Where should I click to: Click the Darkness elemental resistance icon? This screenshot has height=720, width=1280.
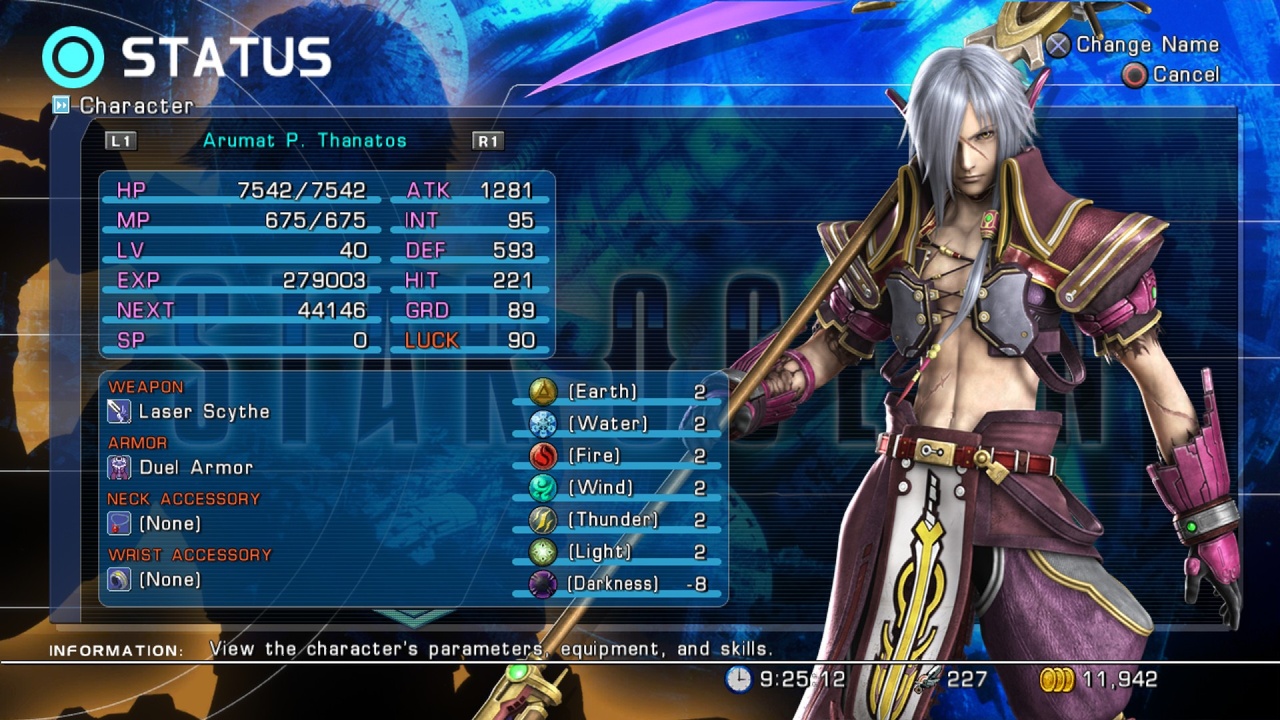pyautogui.click(x=541, y=583)
